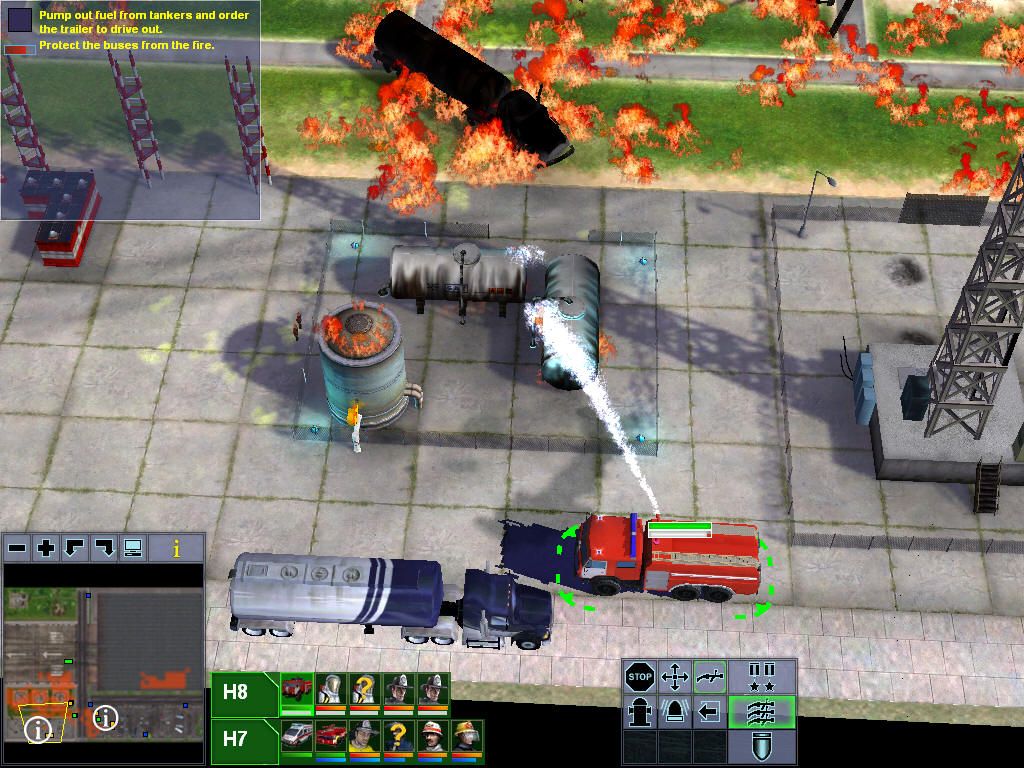Viewport: 1024px width, 768px height.
Task: Zoom in the minimap with plus button
Action: pos(46,548)
